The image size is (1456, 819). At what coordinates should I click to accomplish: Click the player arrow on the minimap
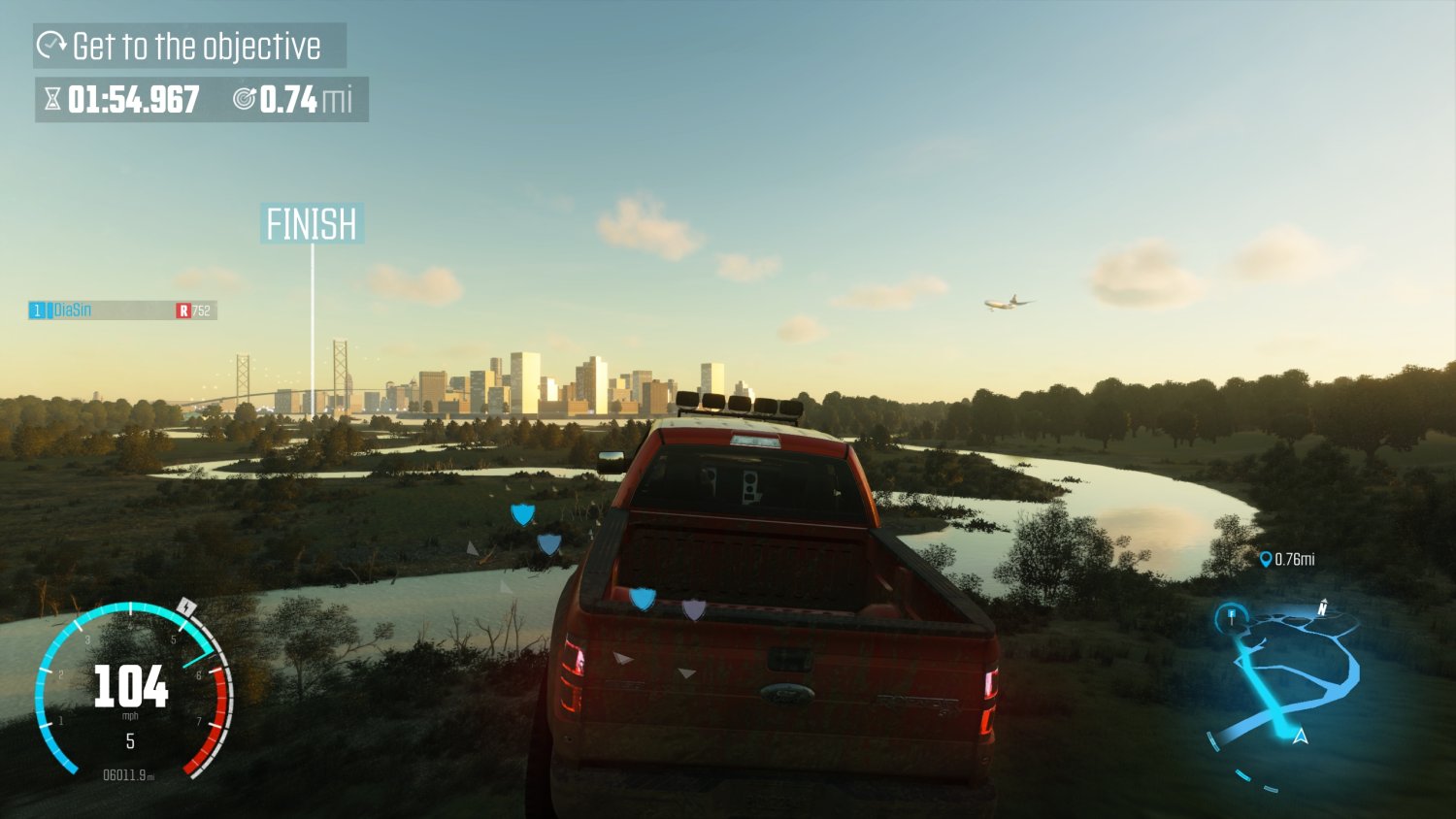(1301, 737)
